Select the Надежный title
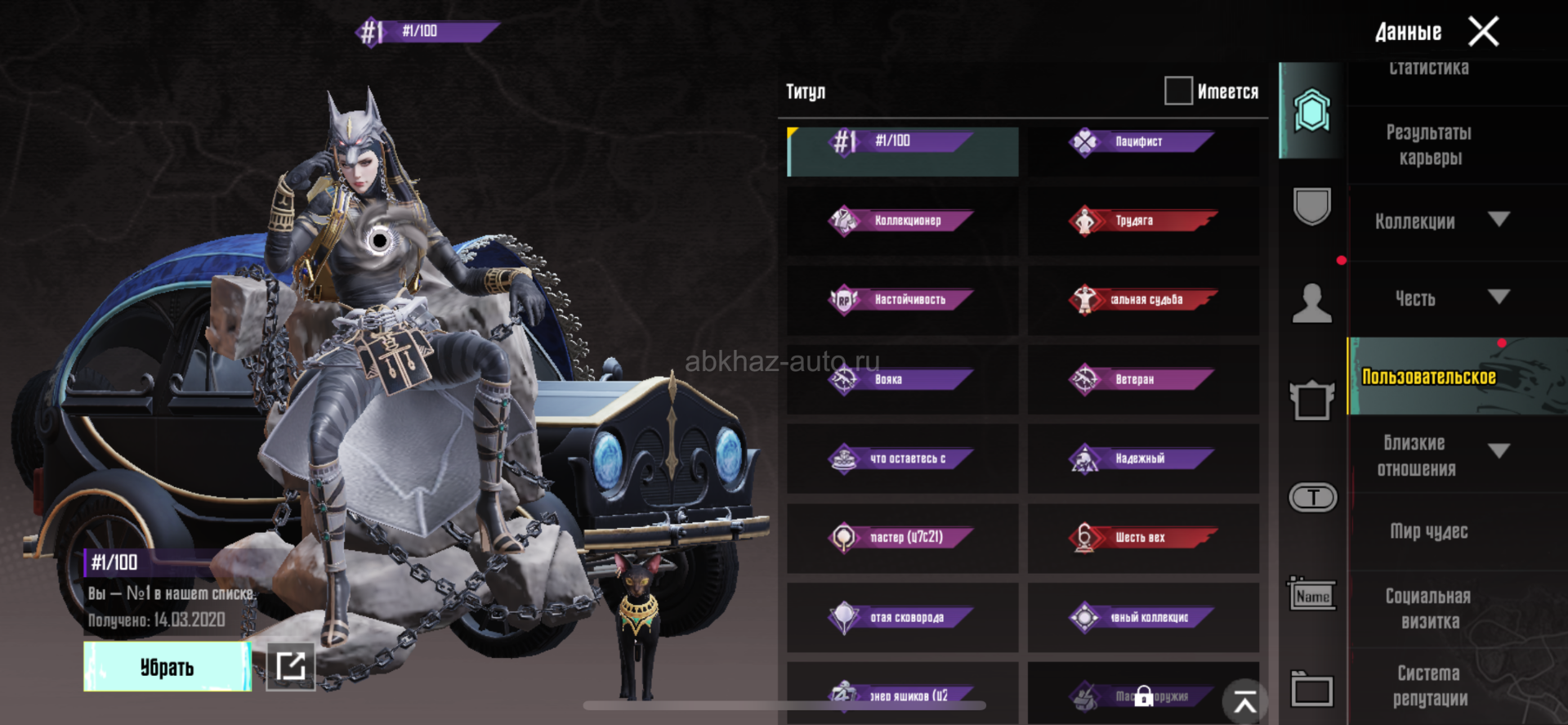Image resolution: width=1568 pixels, height=725 pixels. pos(1142,459)
